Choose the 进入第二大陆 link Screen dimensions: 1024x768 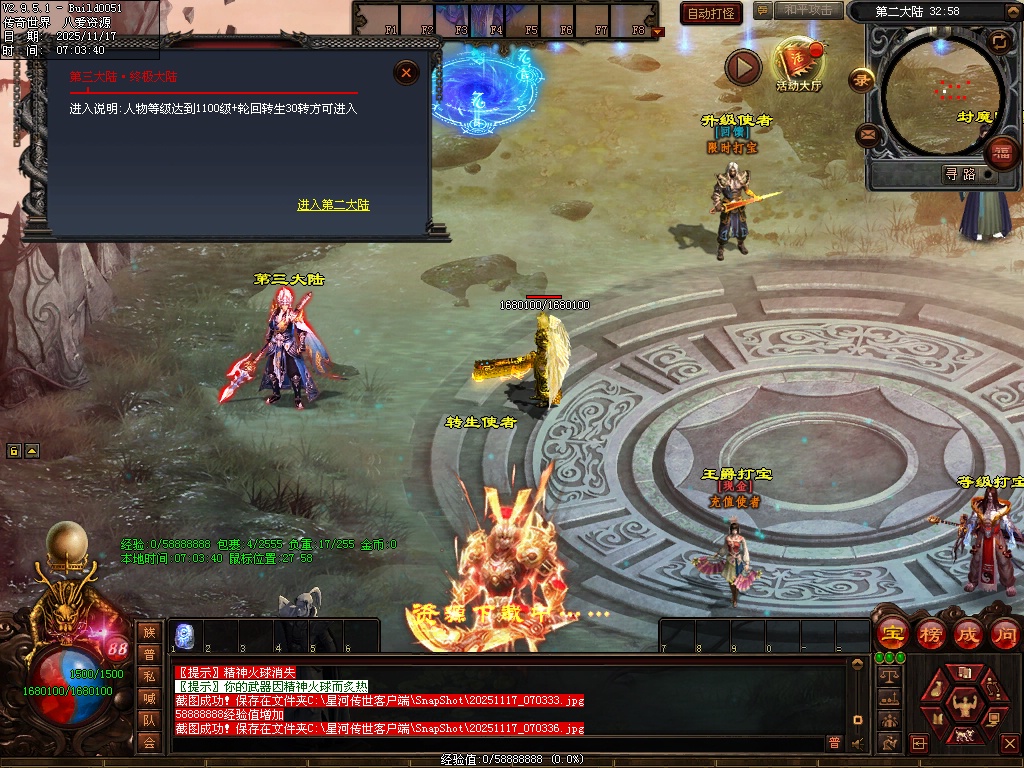coord(333,205)
